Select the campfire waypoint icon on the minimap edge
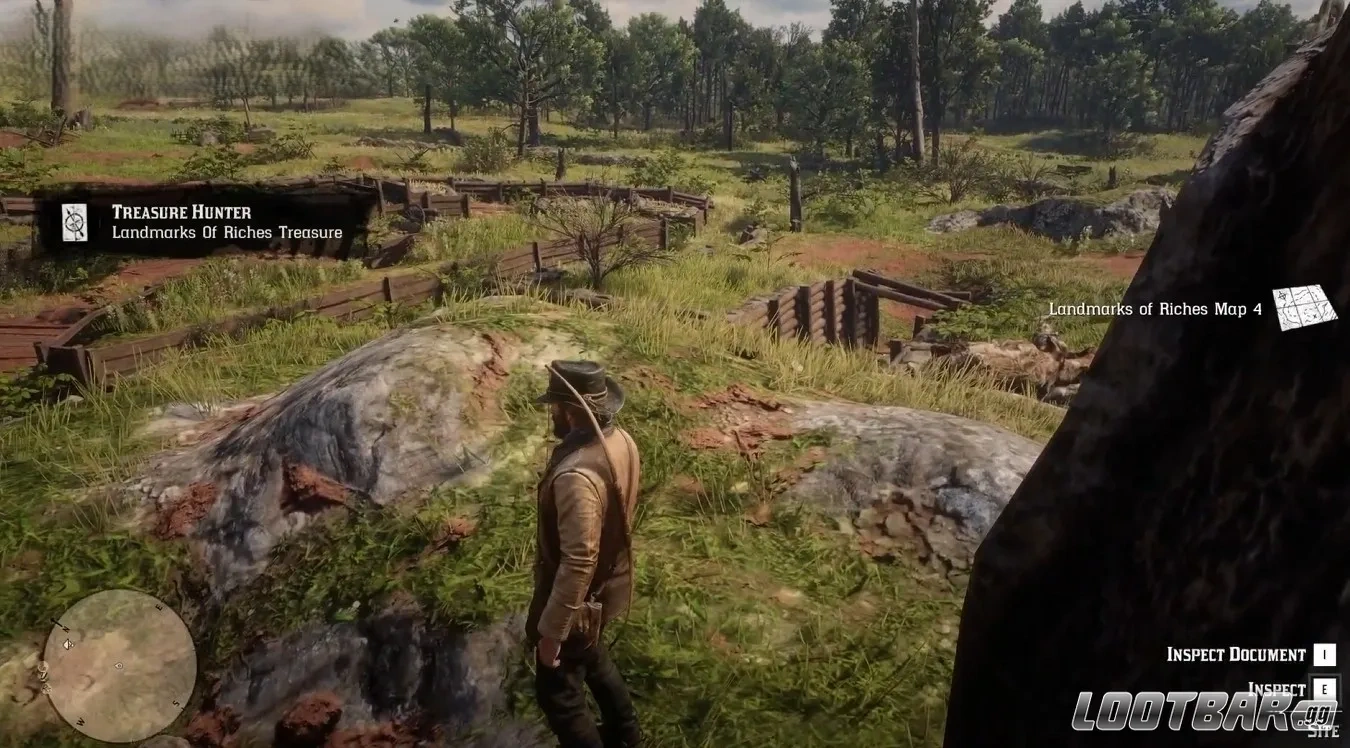 coord(45,687)
